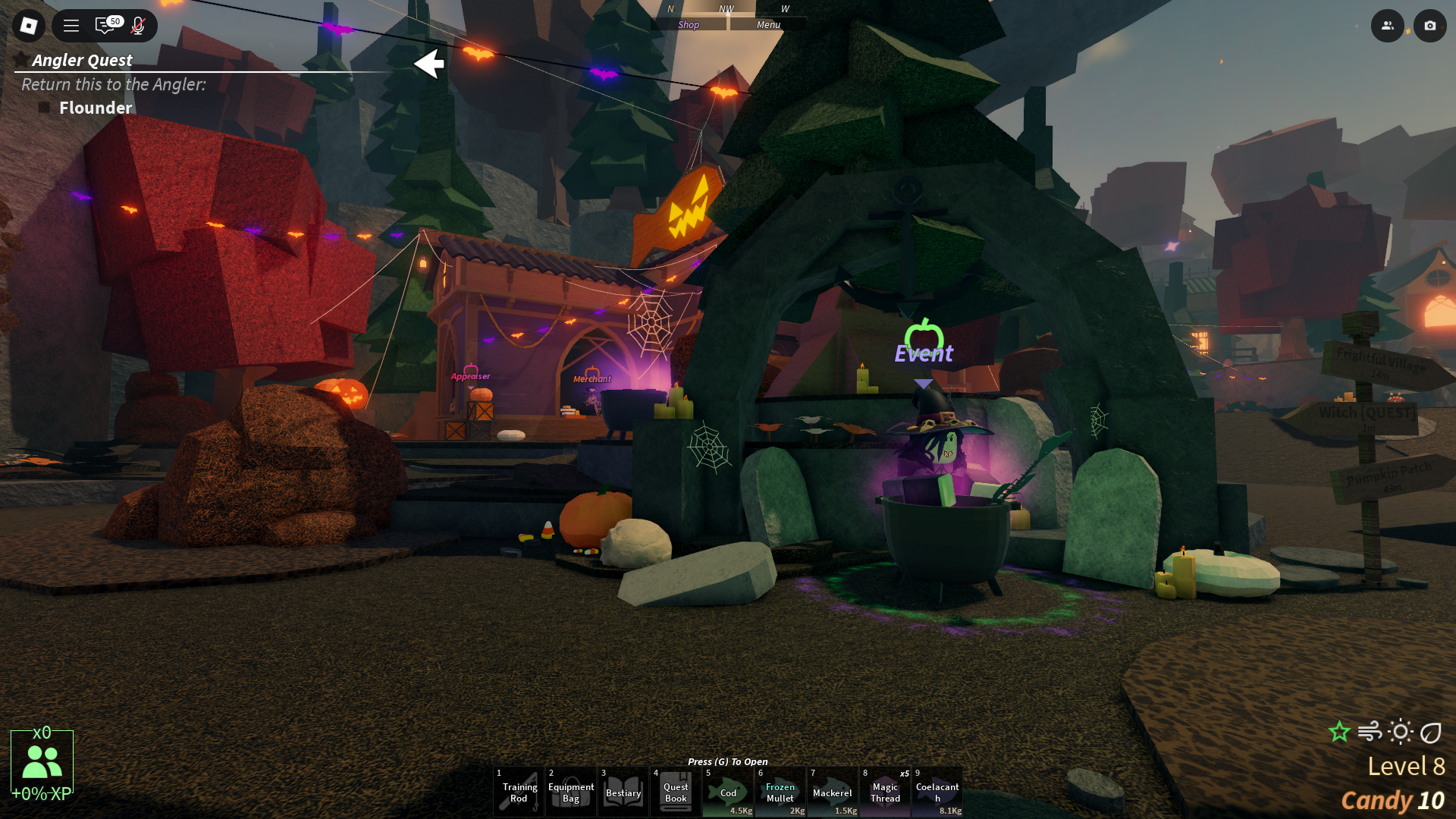Screen dimensions: 1456x819
Task: Collapse the Angler Quest arrow
Action: coord(429,64)
